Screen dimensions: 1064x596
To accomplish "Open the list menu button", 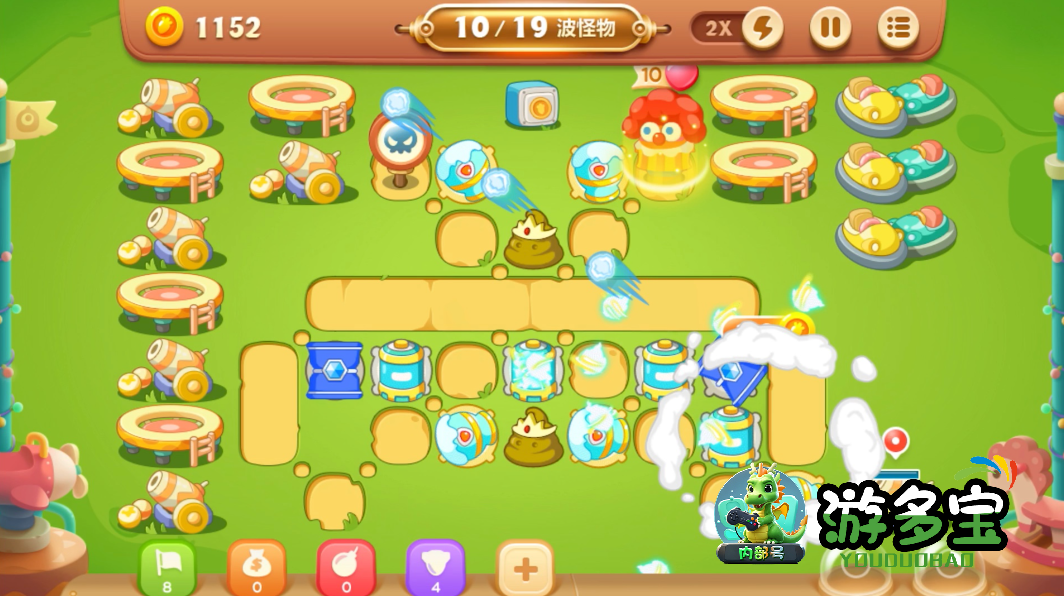I will pos(898,28).
